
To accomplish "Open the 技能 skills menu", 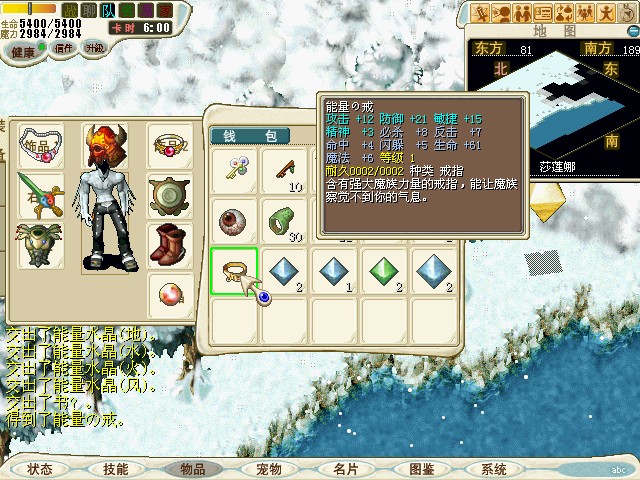I will (x=116, y=468).
